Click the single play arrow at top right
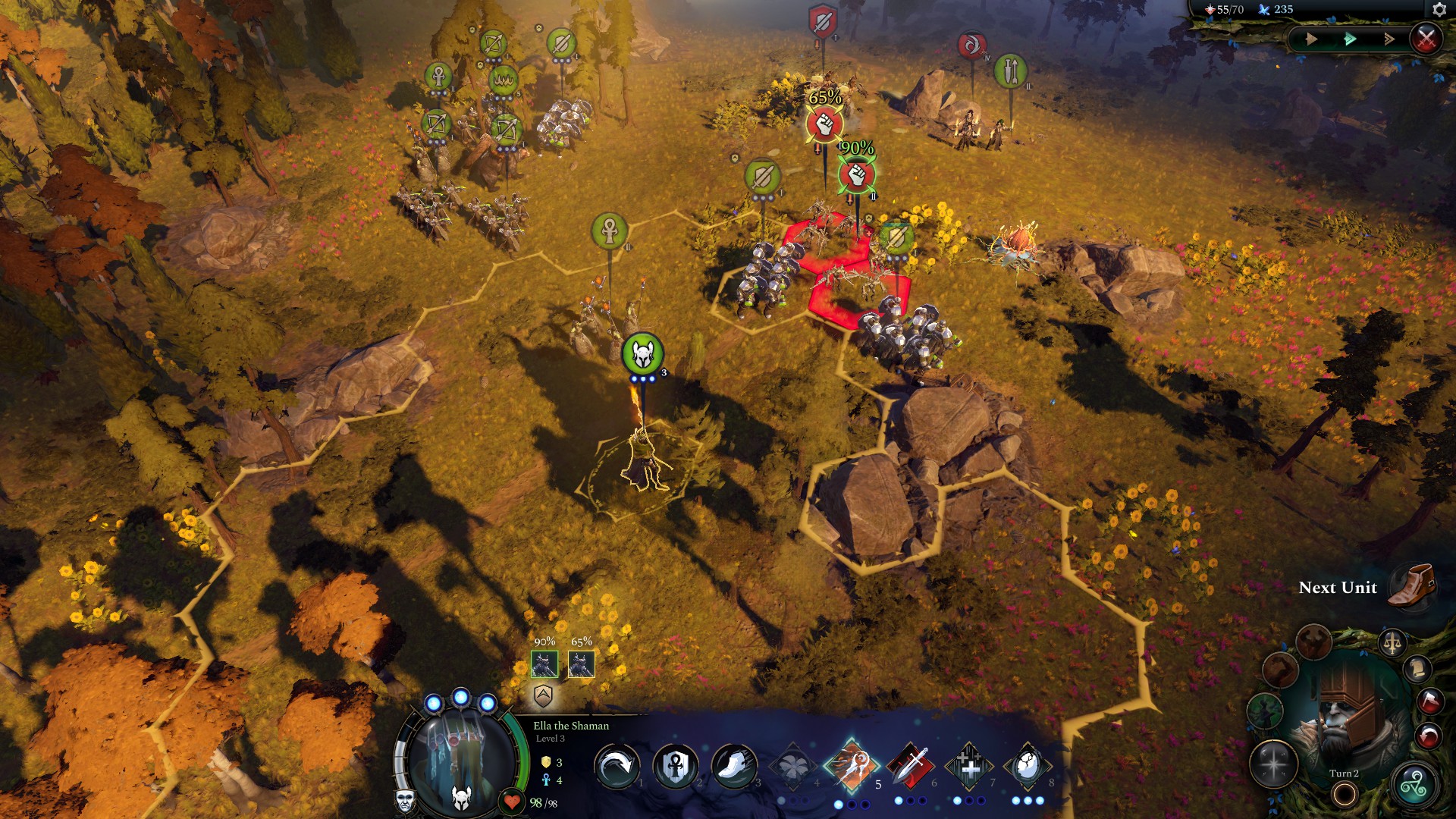The height and width of the screenshot is (819, 1456). [x=1311, y=39]
